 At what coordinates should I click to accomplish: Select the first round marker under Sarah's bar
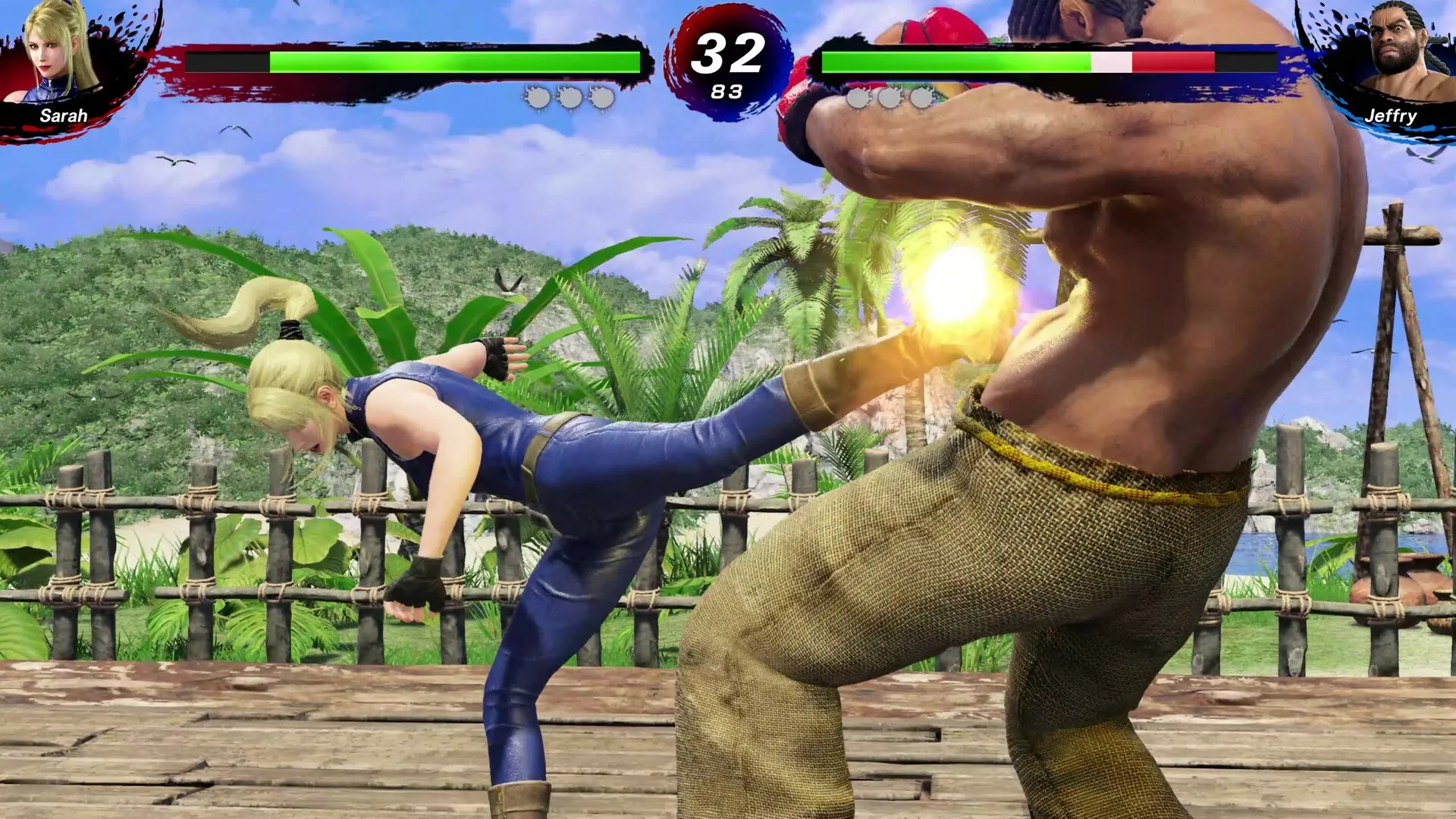tap(540, 97)
